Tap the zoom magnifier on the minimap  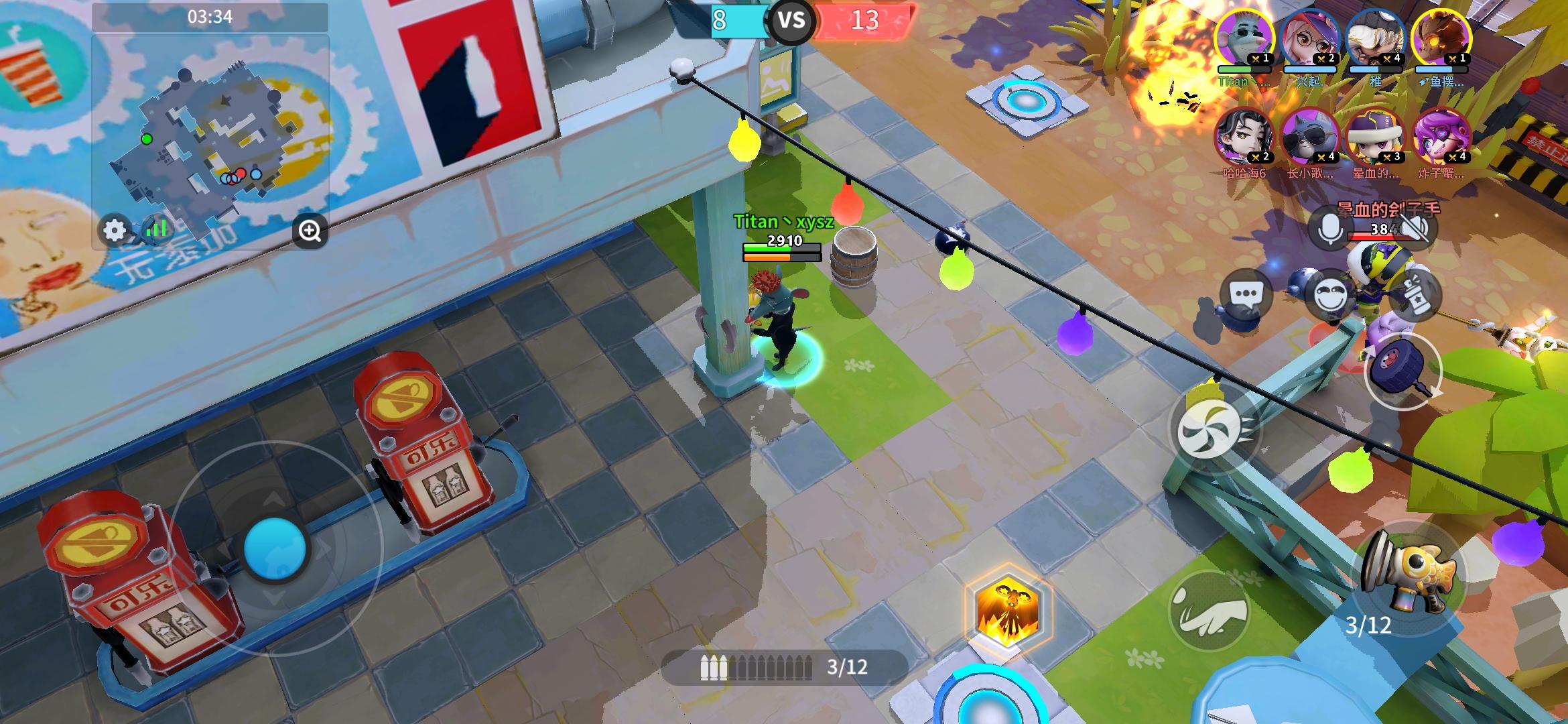(x=308, y=229)
